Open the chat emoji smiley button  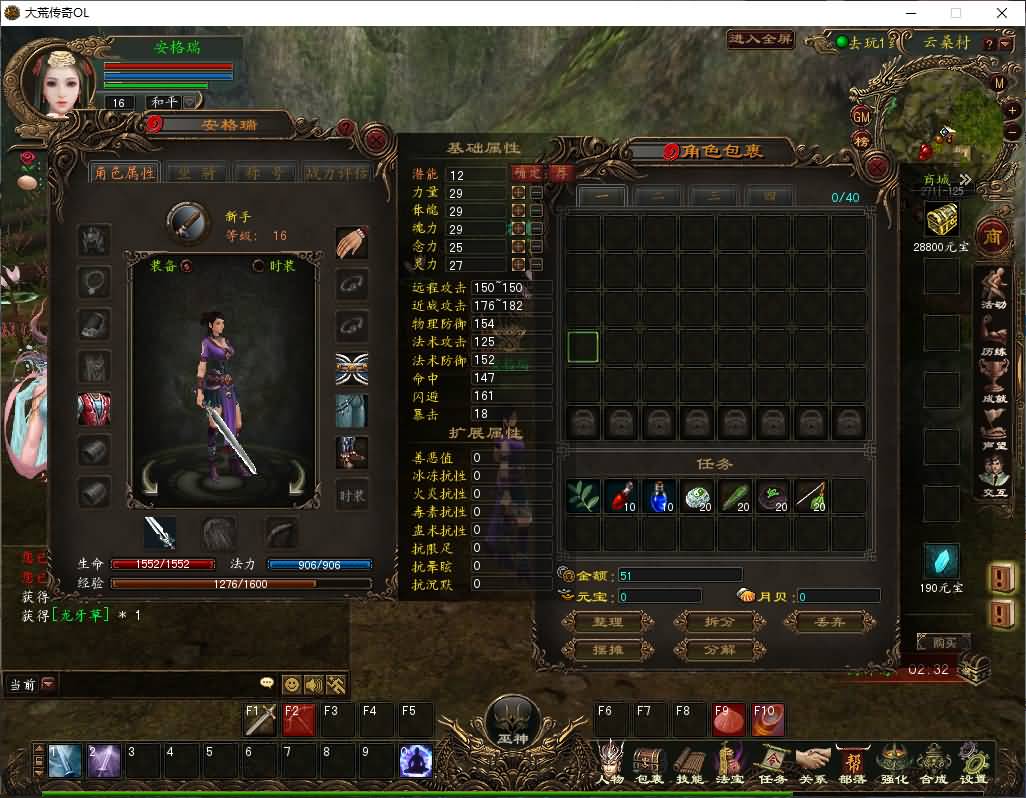(291, 685)
